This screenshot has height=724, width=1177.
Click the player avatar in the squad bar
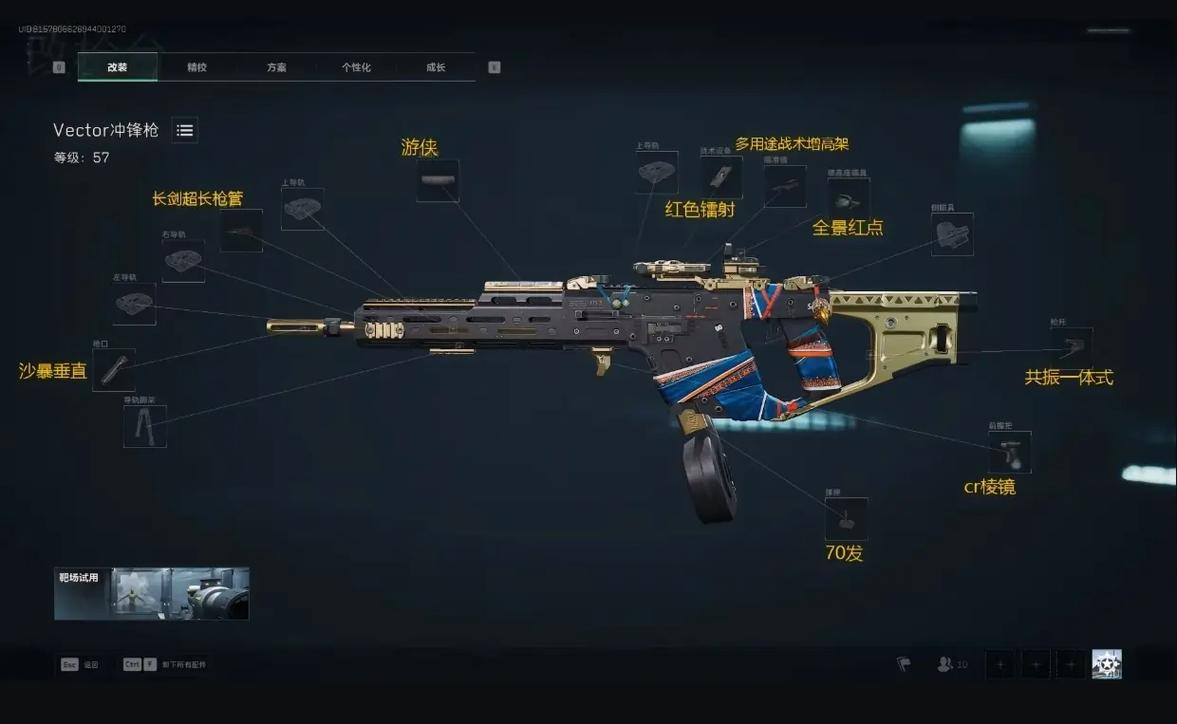[x=1106, y=664]
